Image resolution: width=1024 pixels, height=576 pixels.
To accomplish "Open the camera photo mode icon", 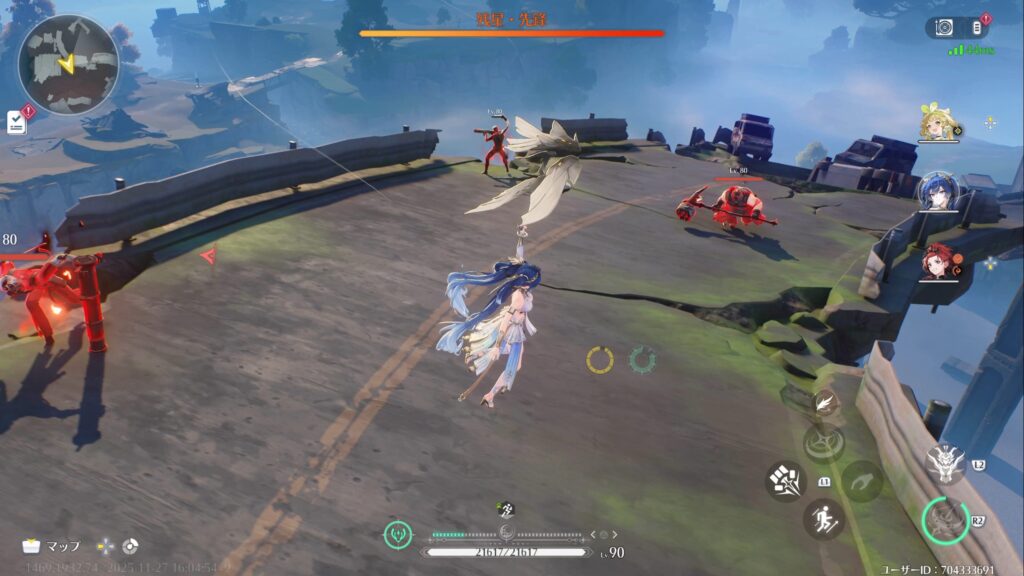I will tap(941, 28).
